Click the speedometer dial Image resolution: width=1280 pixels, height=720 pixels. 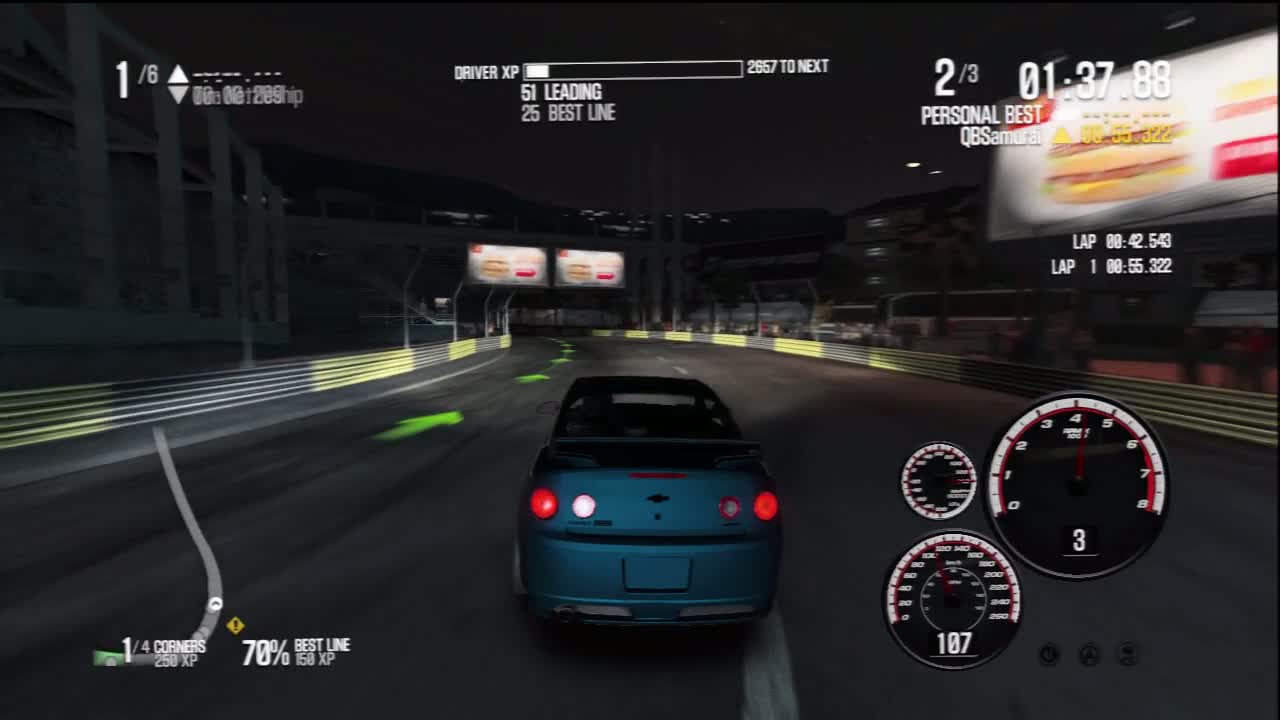(951, 598)
